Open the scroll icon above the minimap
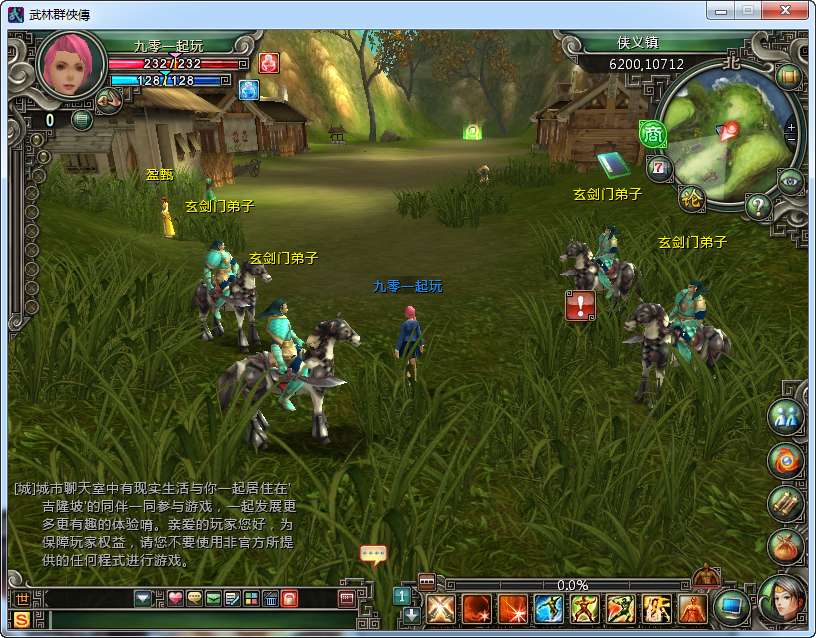The height and width of the screenshot is (638, 816). [788, 76]
